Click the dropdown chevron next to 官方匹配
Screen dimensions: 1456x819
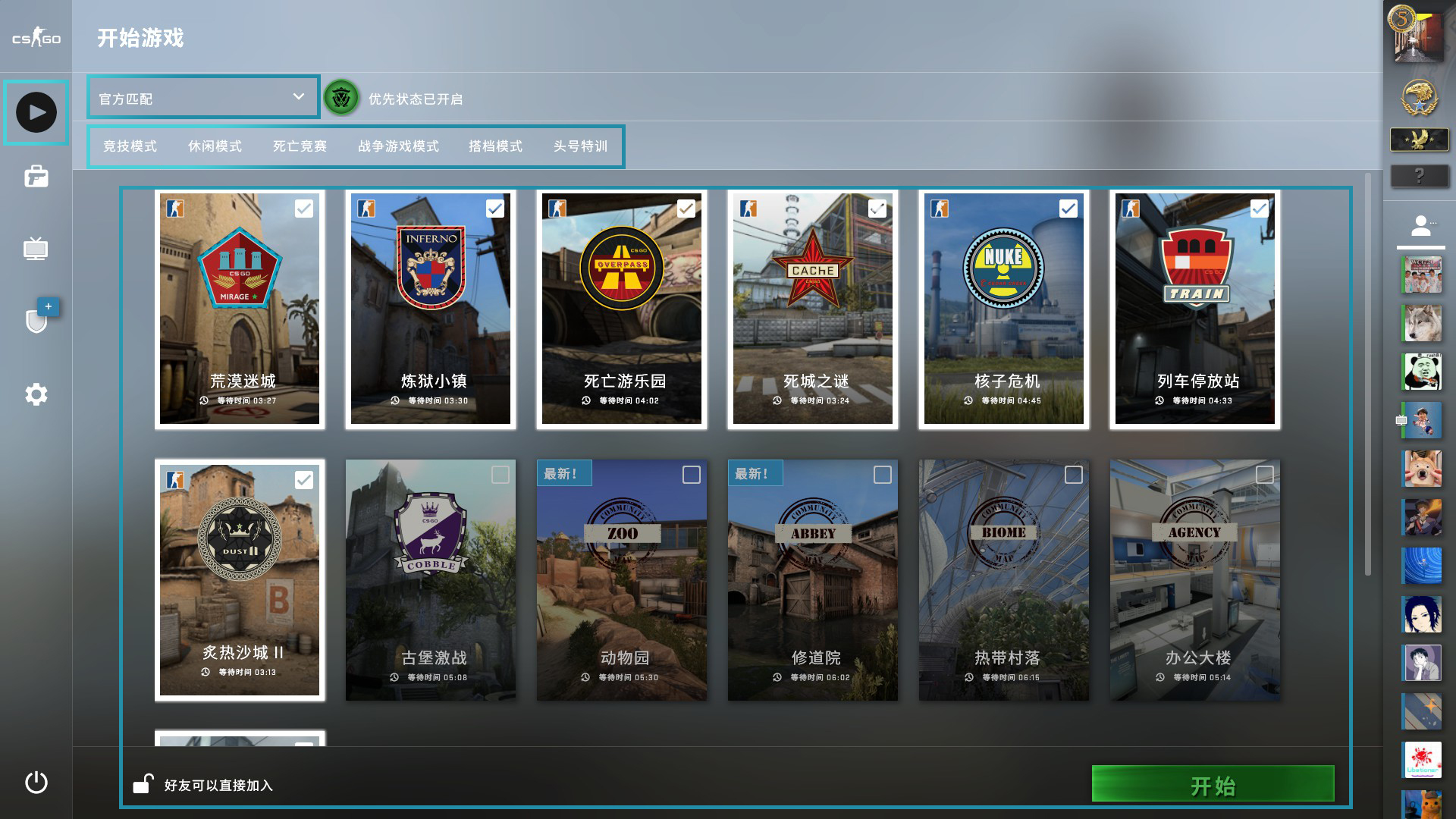[x=297, y=97]
